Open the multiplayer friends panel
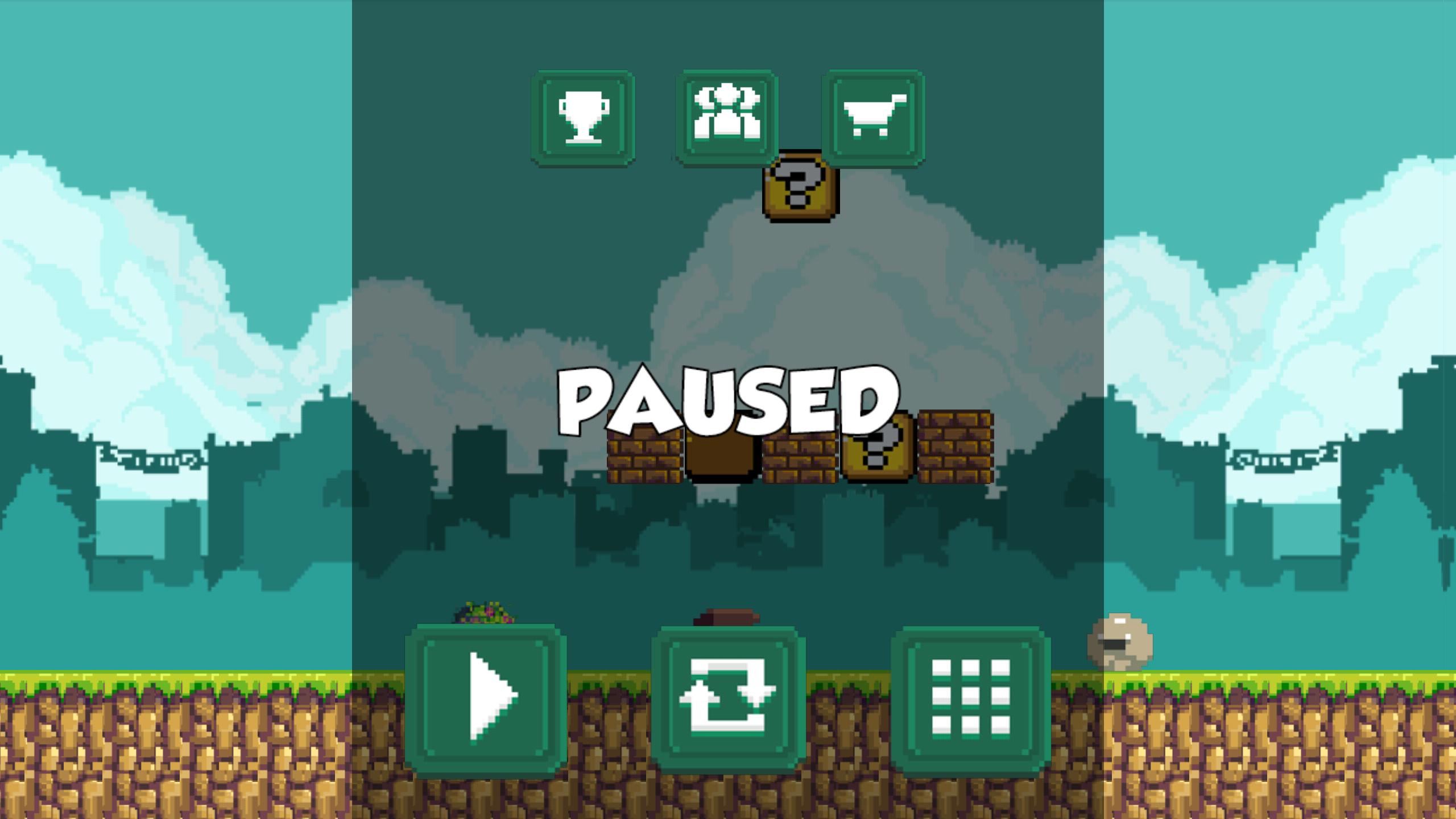Screen dimensions: 1456x819 point(725,114)
